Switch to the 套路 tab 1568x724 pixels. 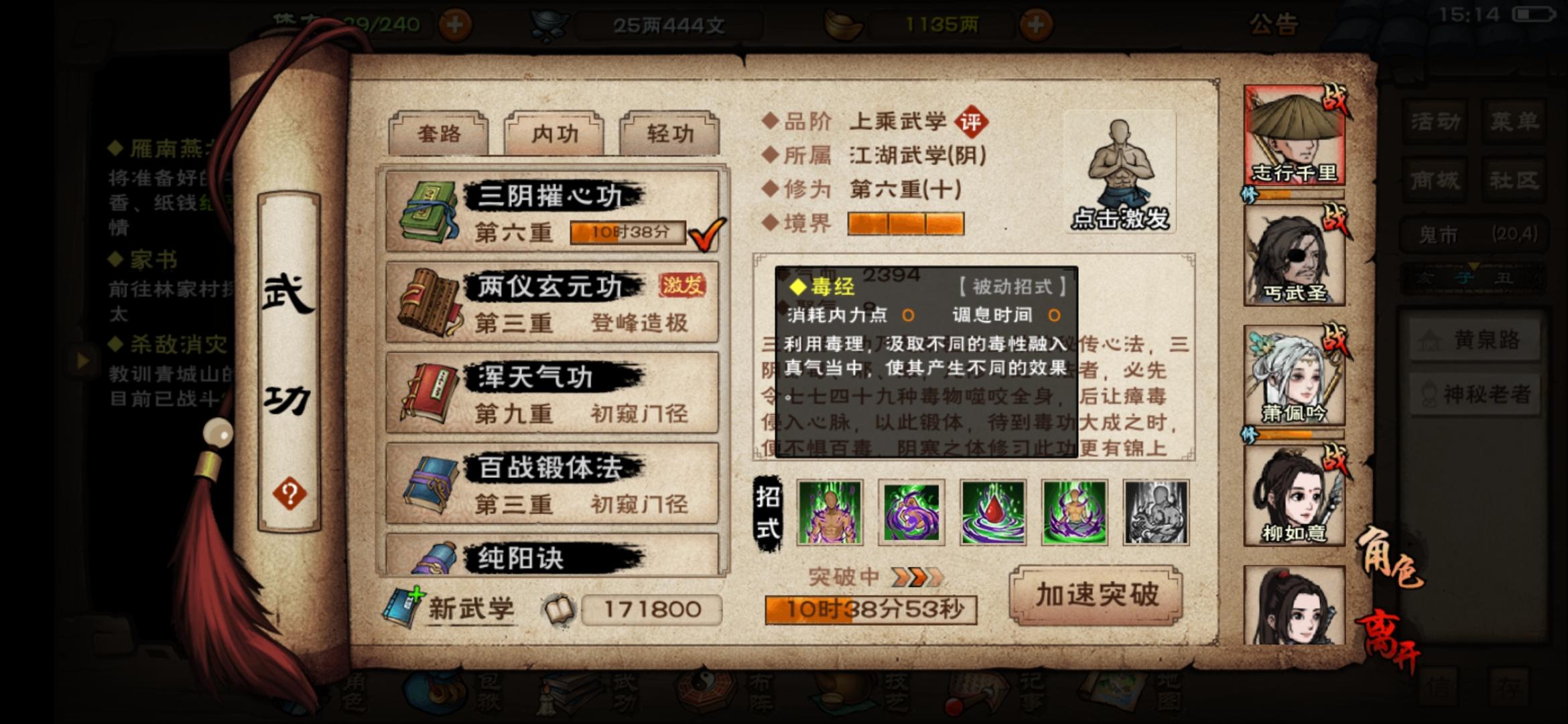coord(439,133)
